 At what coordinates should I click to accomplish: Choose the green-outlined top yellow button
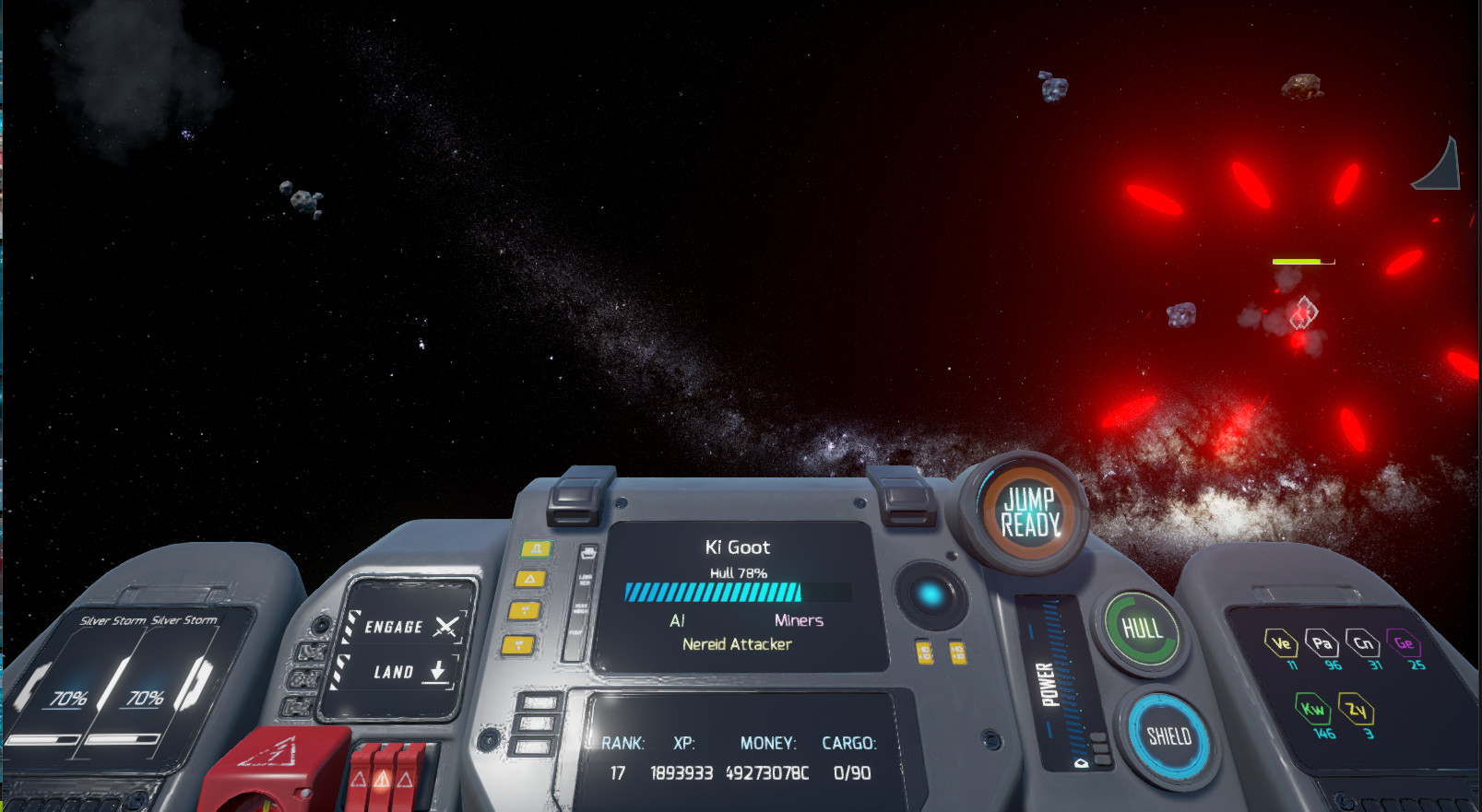point(535,548)
